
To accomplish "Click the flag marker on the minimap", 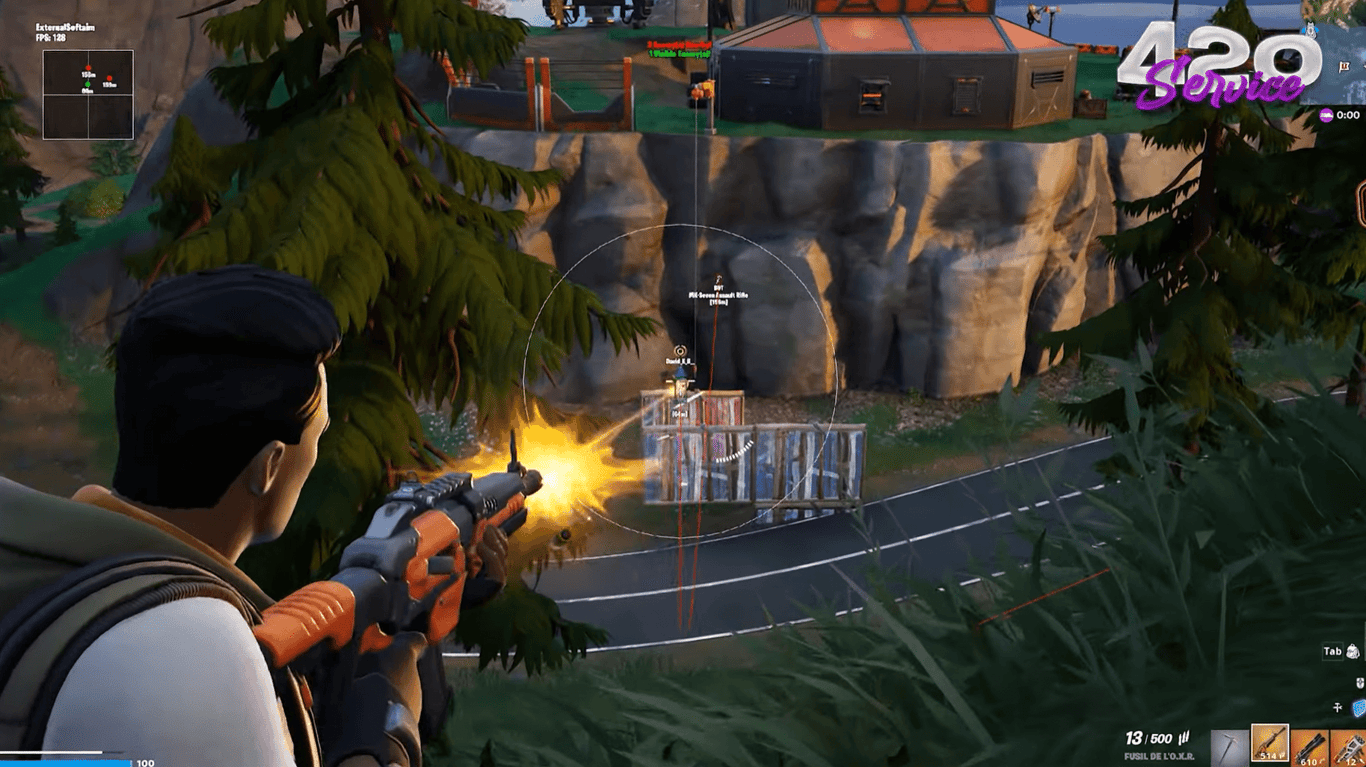I will point(1344,67).
